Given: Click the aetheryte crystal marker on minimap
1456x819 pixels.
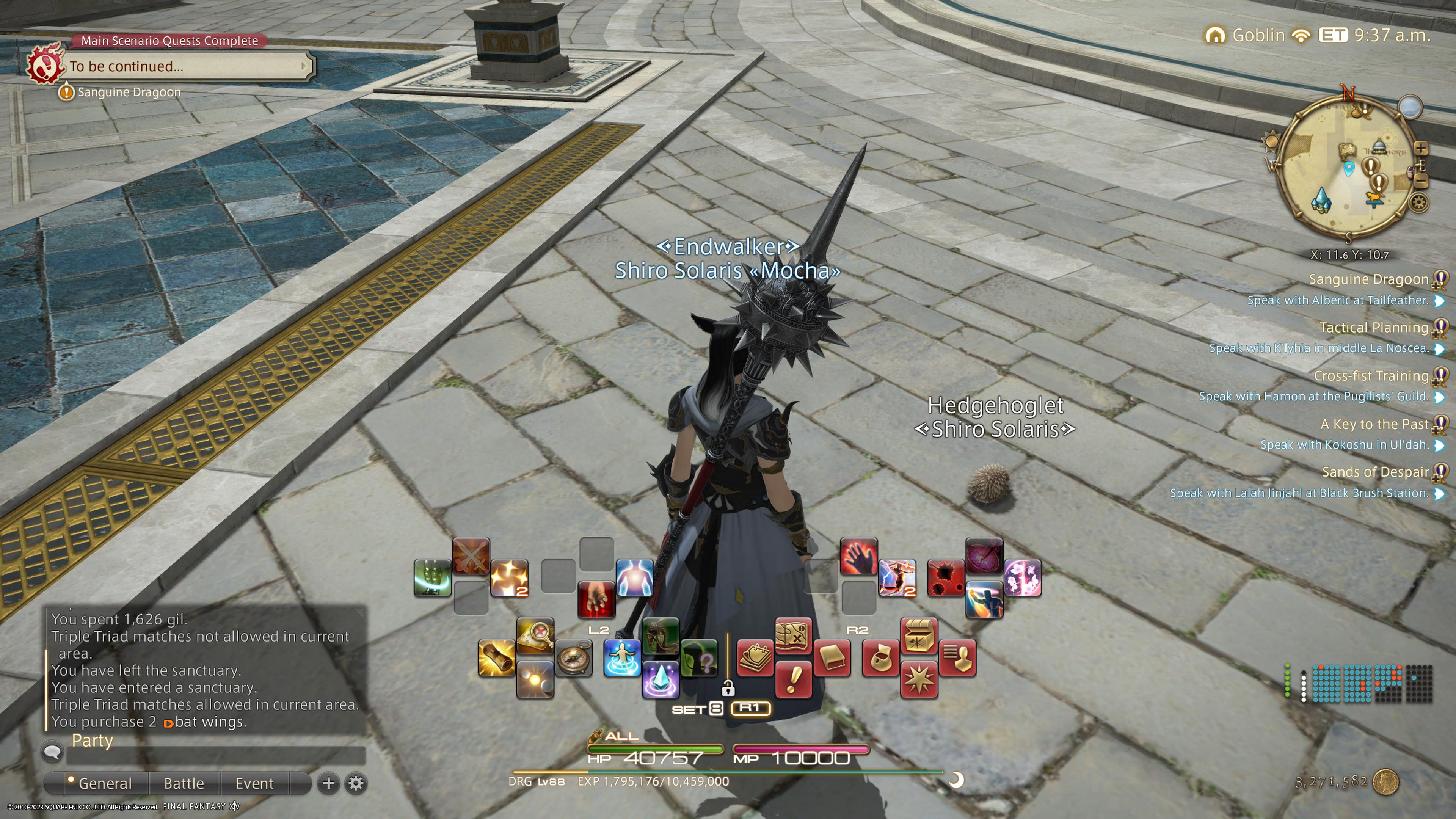Looking at the screenshot, I should (x=1321, y=201).
